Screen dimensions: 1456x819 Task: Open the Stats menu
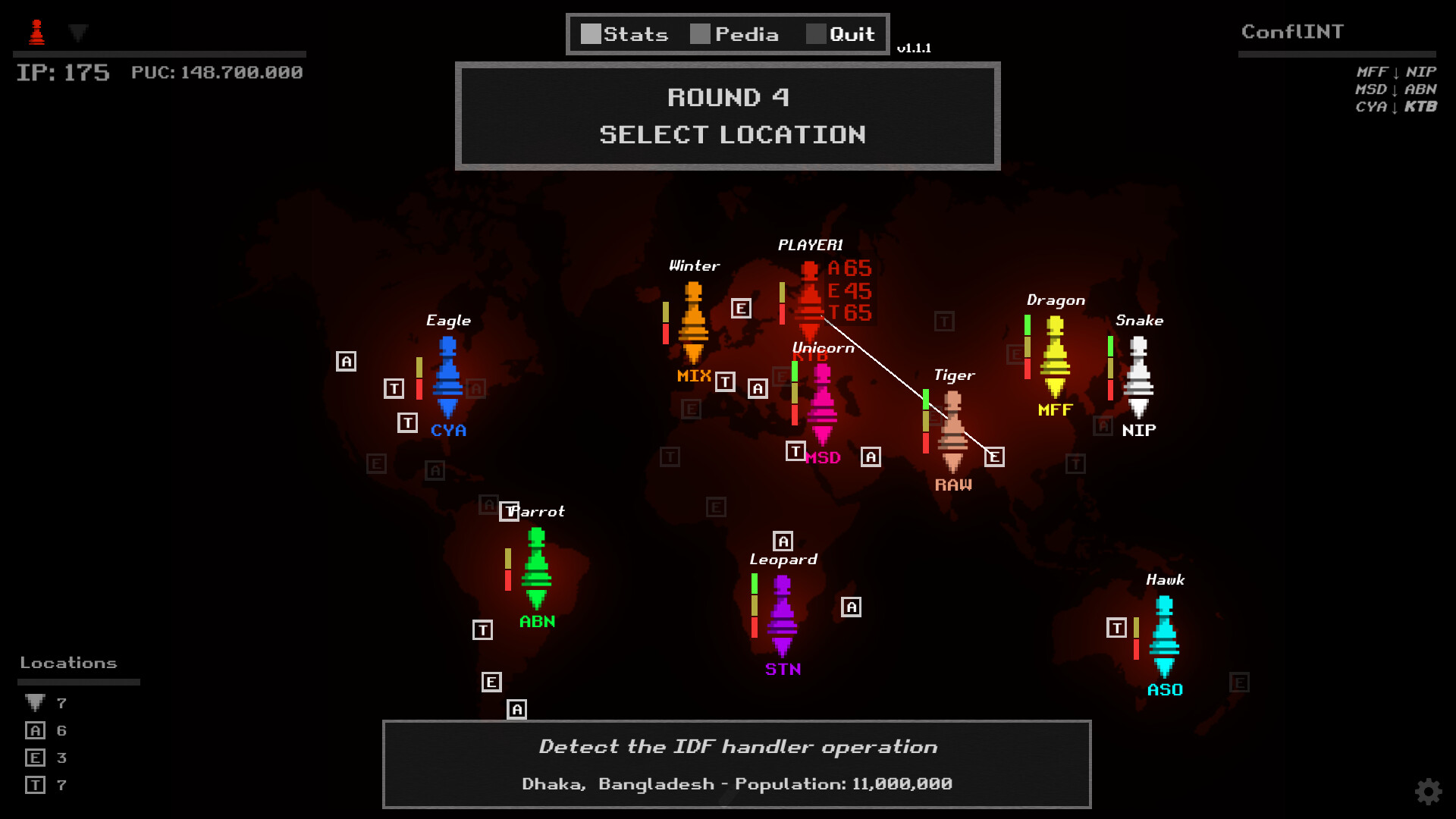(x=626, y=33)
